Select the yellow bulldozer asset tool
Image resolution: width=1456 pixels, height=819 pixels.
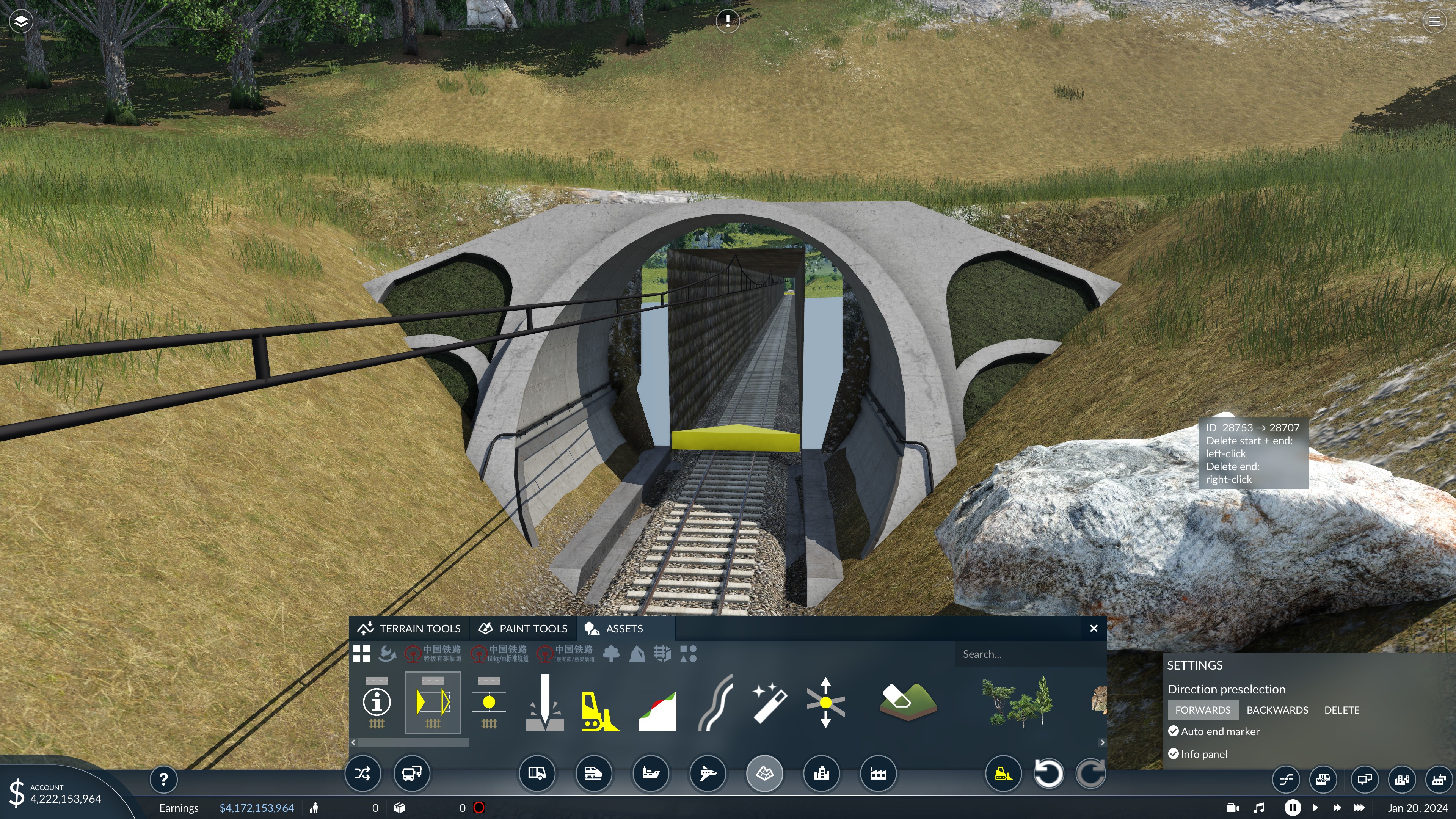pos(600,704)
